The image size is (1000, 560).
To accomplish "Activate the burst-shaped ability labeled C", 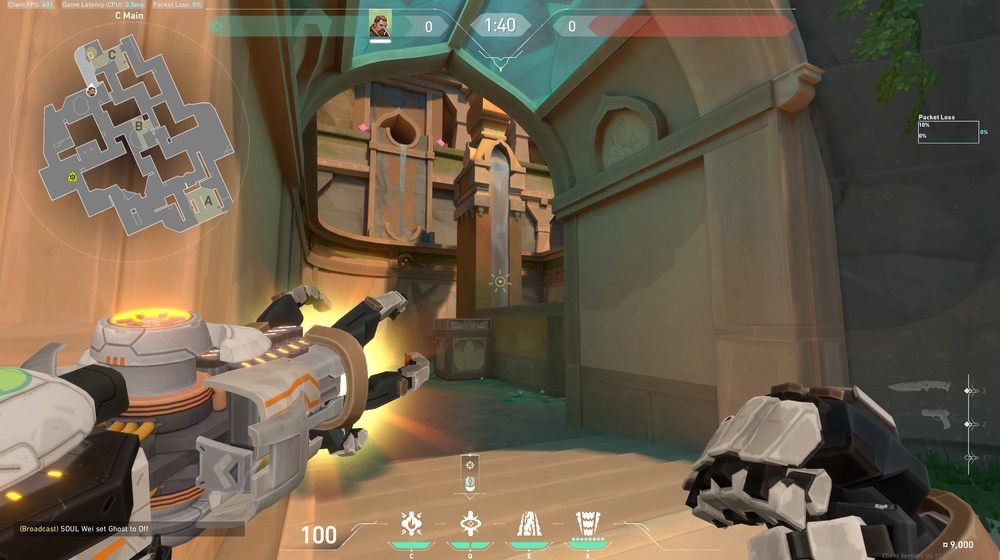I will [x=410, y=522].
